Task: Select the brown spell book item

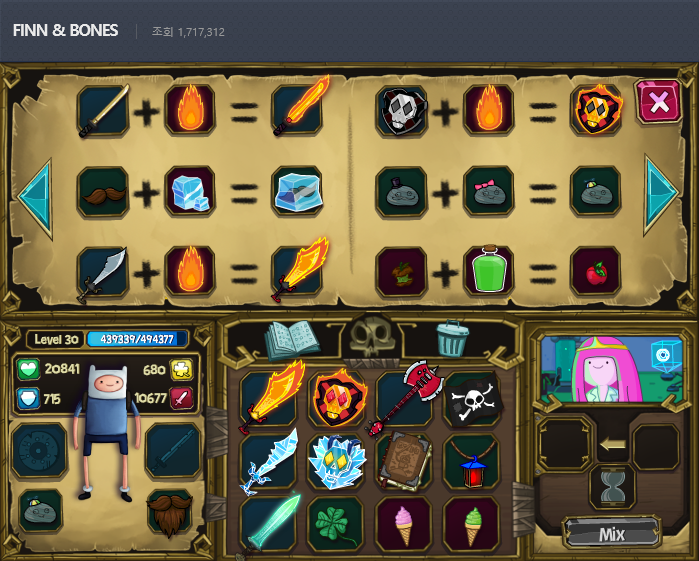Action: [404, 462]
